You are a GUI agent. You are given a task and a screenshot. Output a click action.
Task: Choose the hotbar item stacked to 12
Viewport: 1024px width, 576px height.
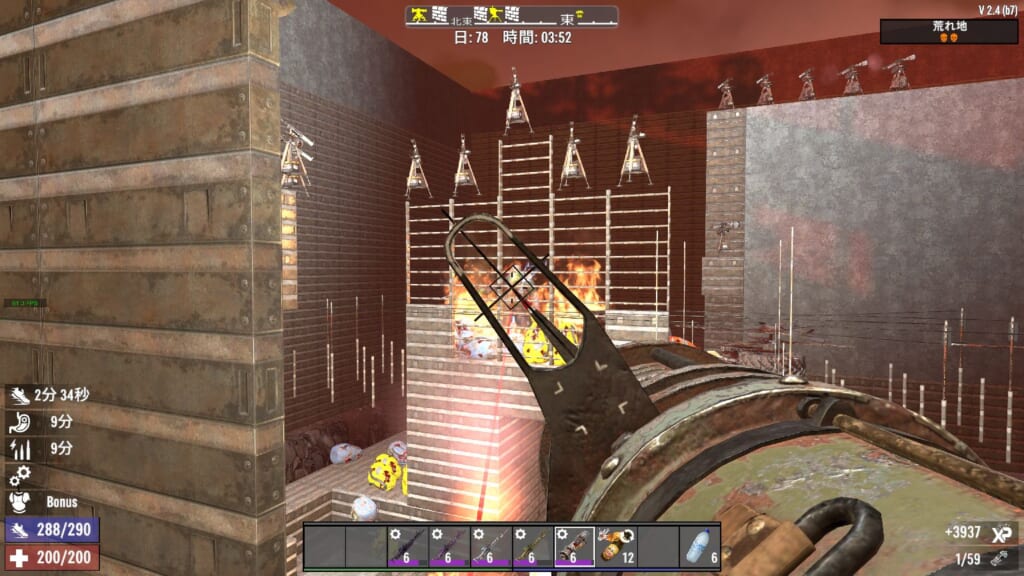click(616, 547)
